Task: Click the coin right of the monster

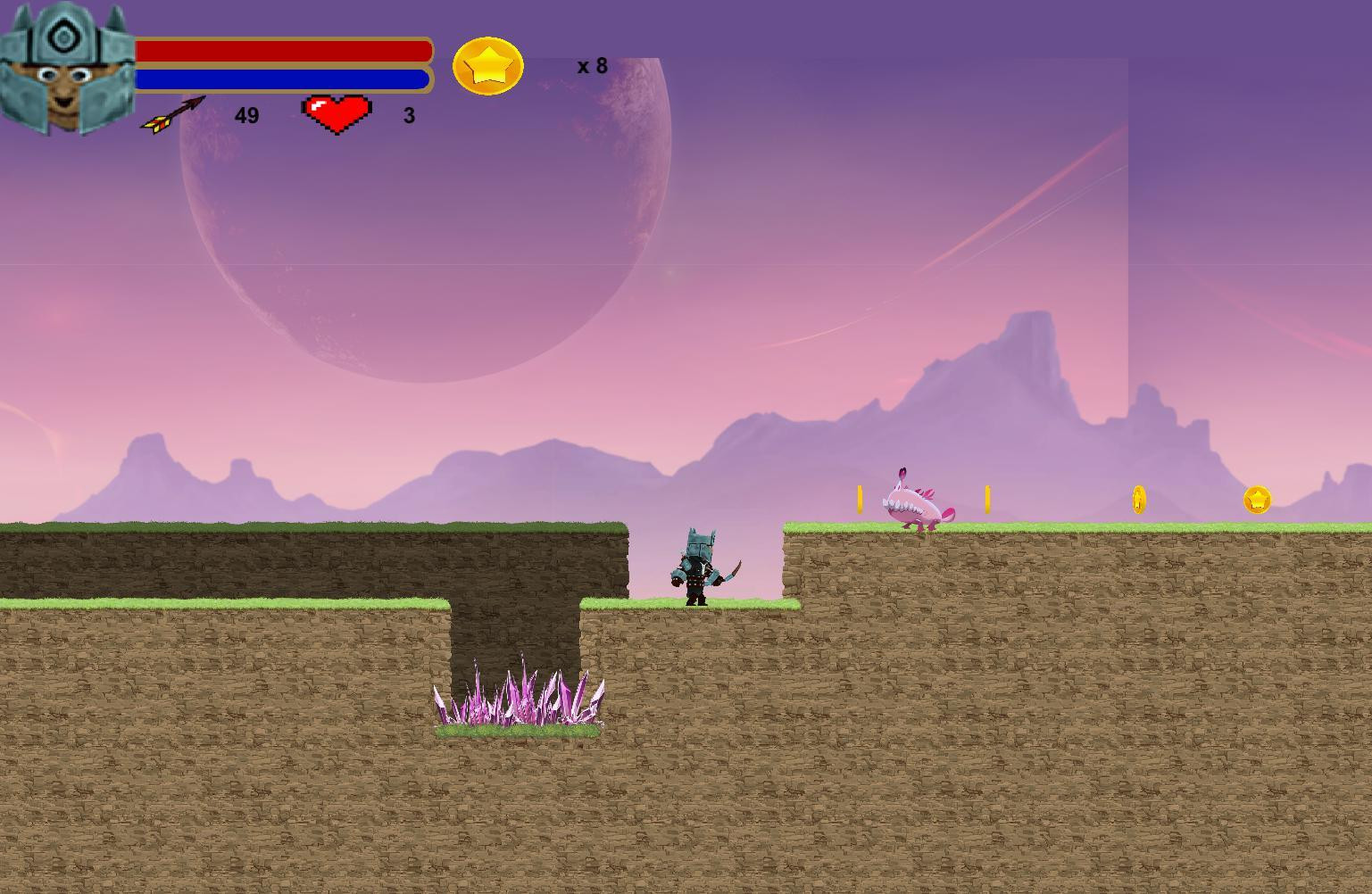Action: (x=987, y=498)
